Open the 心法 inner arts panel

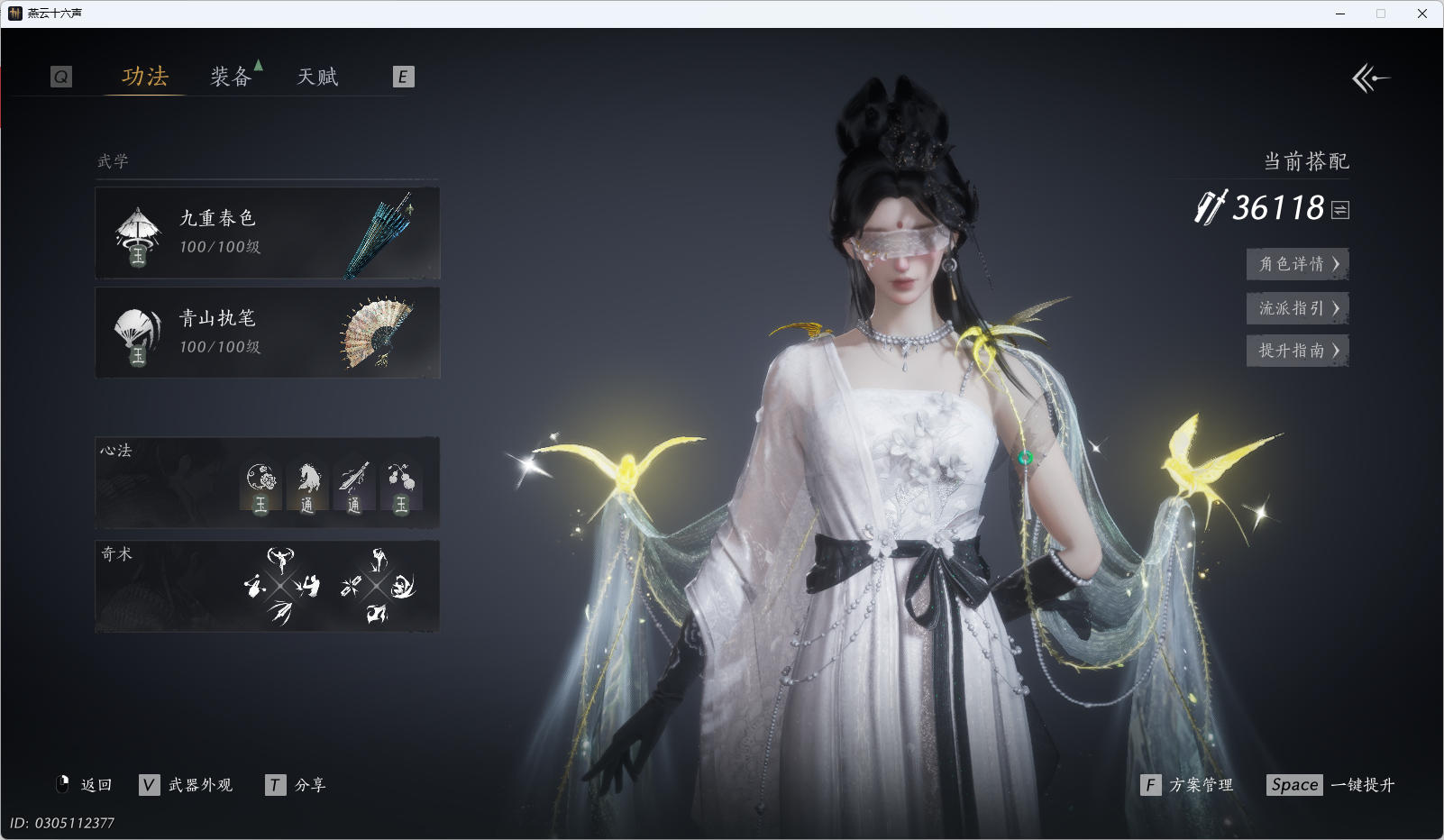point(268,483)
